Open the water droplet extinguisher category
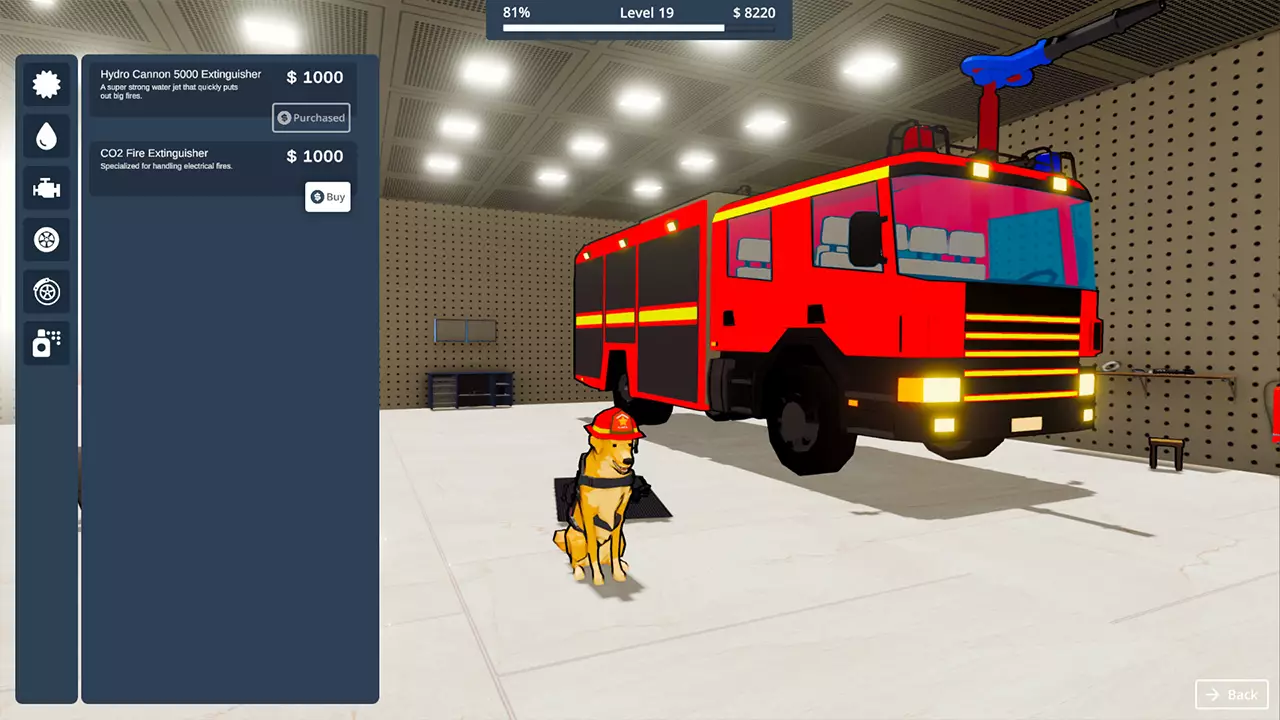 pyautogui.click(x=46, y=136)
